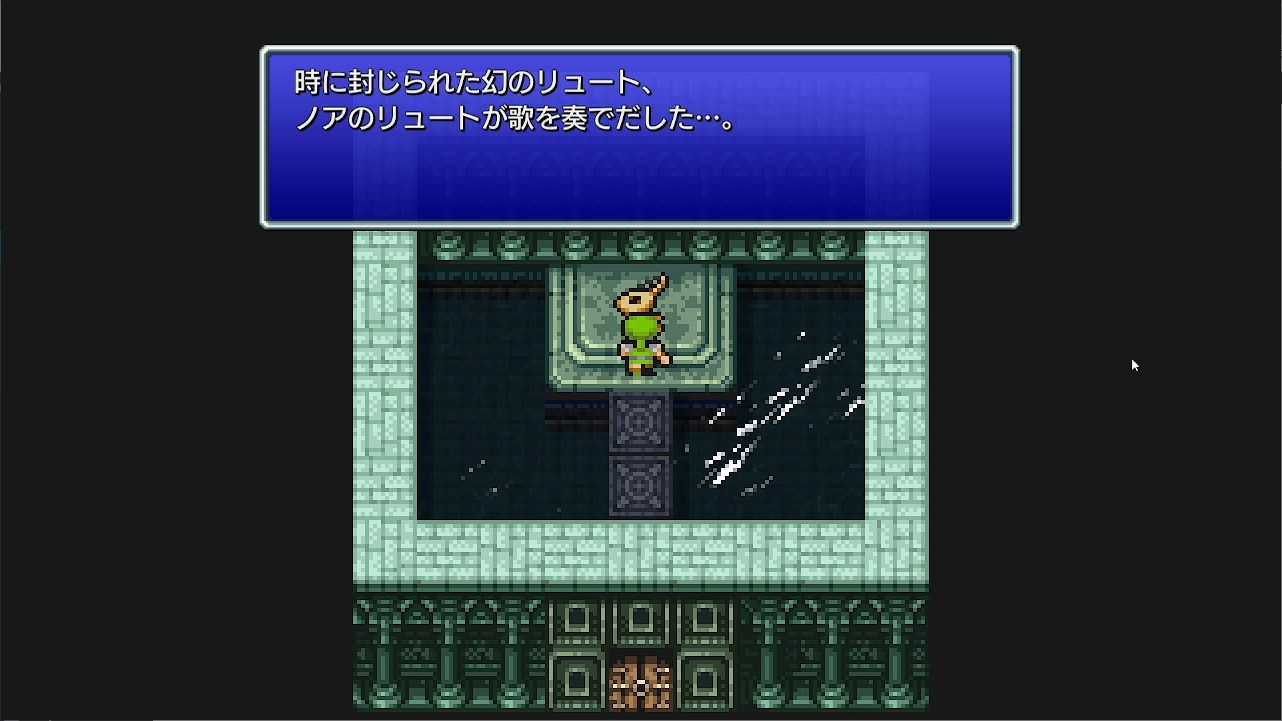
Task: Select the wooden gate at the bottom wall
Action: (x=640, y=682)
